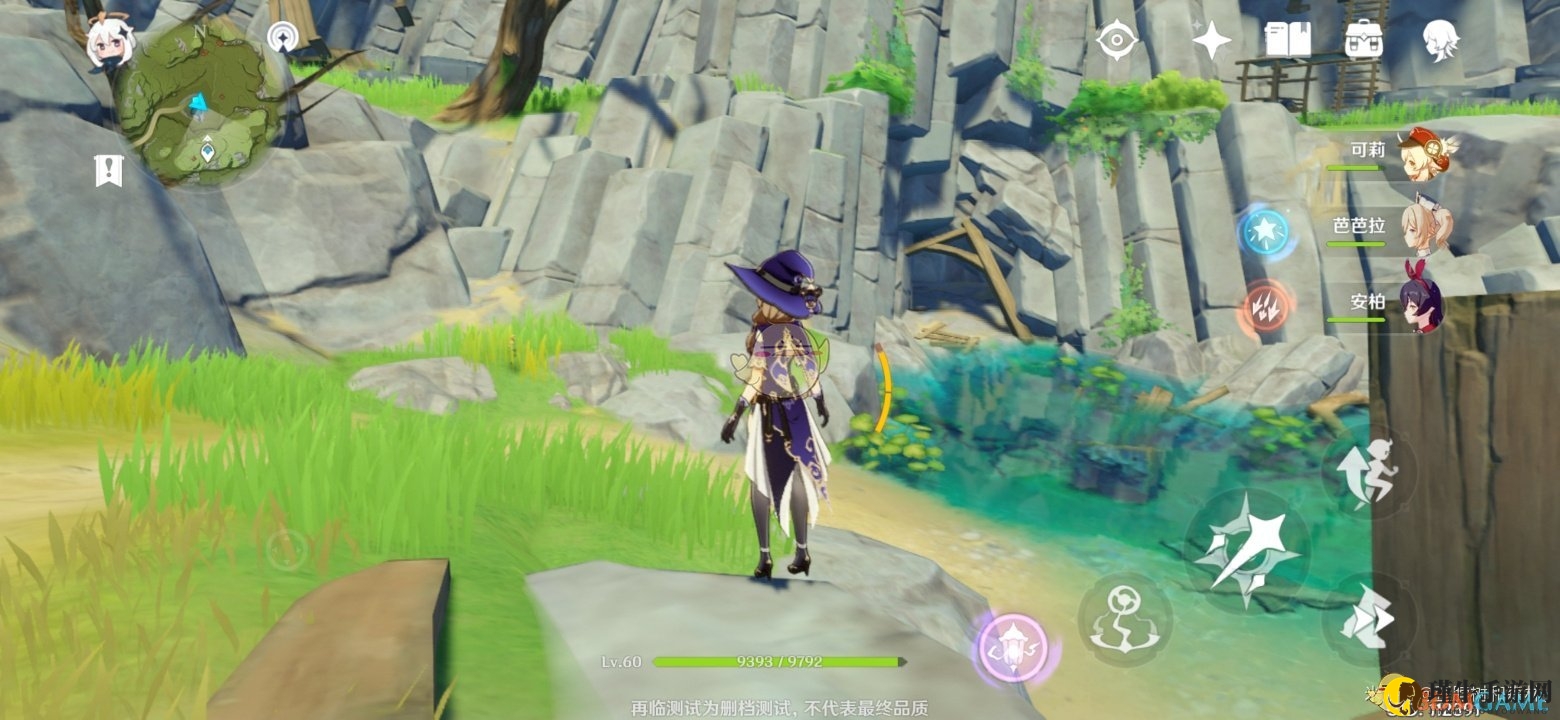Open the adventurer handbook book icon
The height and width of the screenshot is (720, 1560).
[x=1287, y=40]
